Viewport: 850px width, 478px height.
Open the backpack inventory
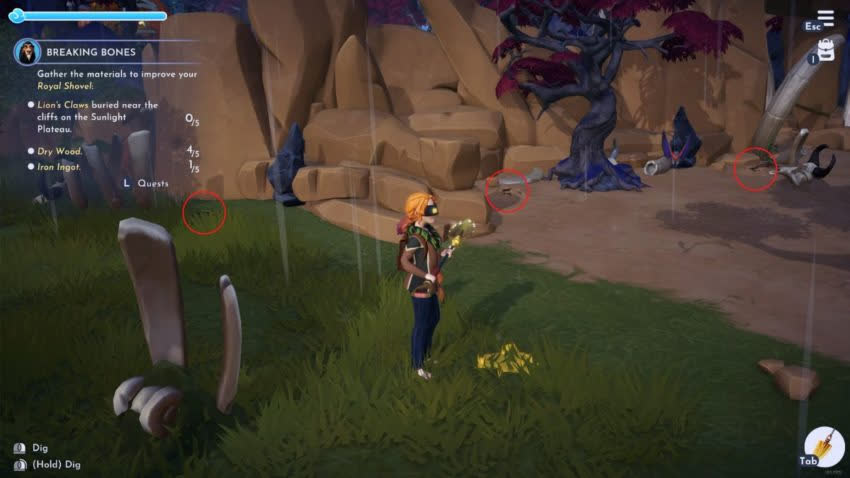click(x=826, y=51)
